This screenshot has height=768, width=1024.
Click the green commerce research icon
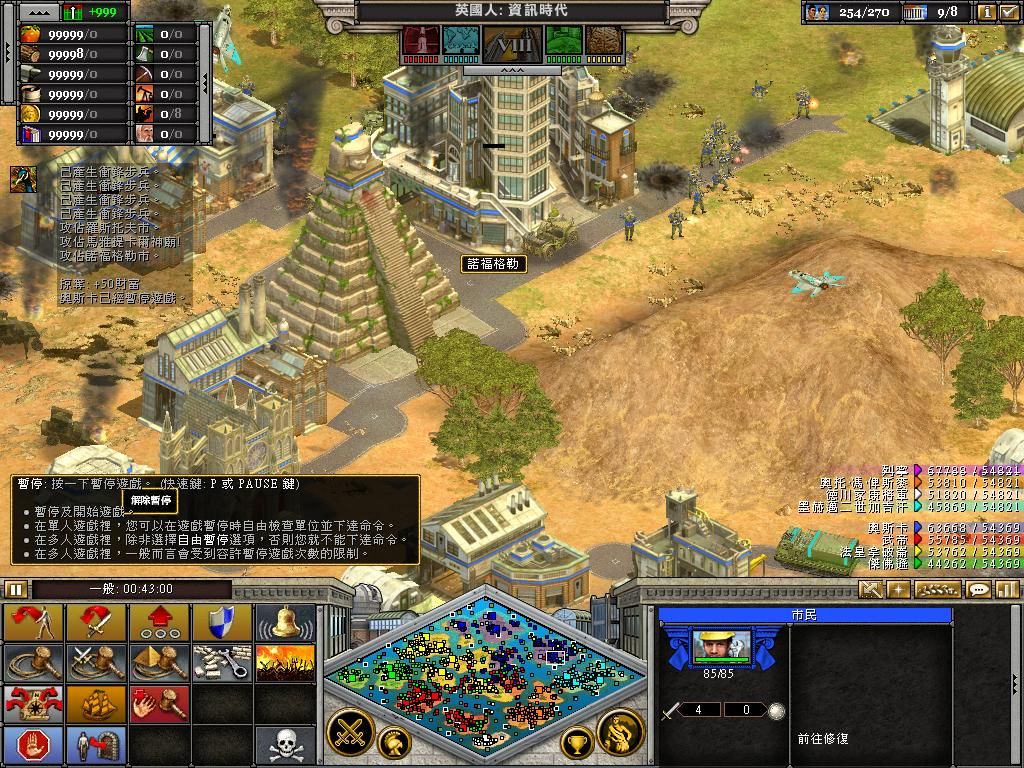563,41
